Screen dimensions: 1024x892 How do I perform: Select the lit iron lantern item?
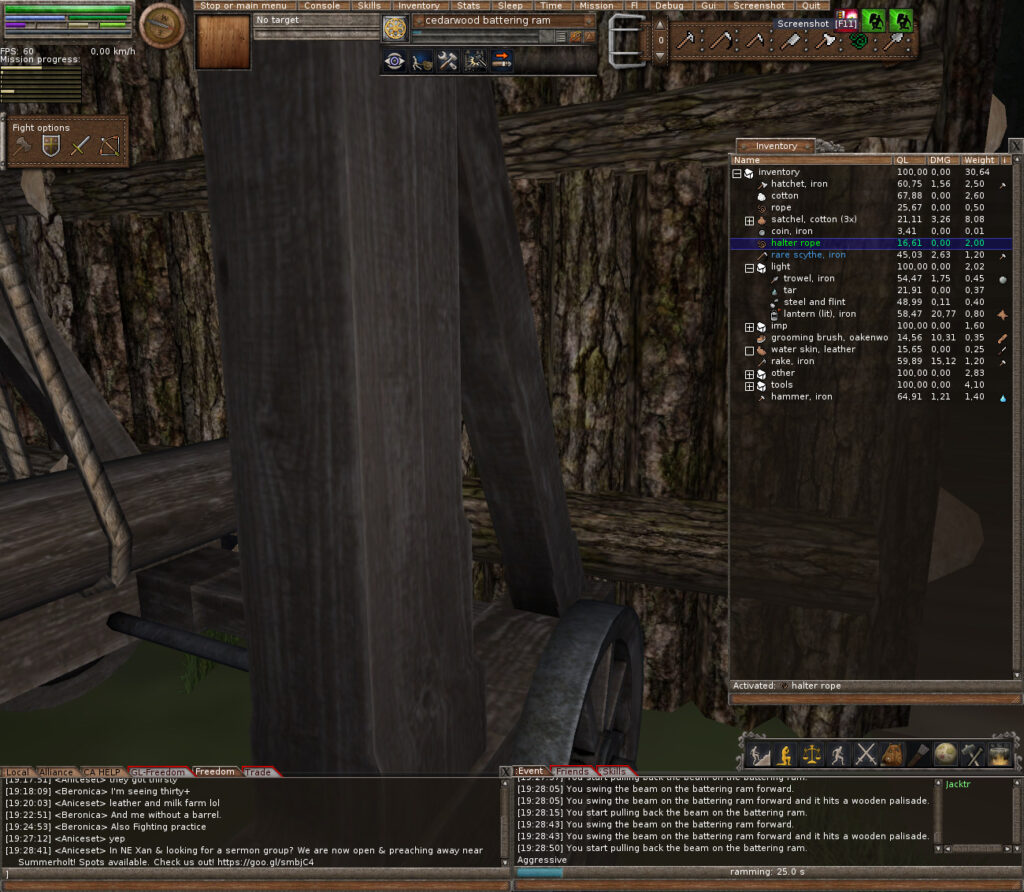[x=819, y=314]
